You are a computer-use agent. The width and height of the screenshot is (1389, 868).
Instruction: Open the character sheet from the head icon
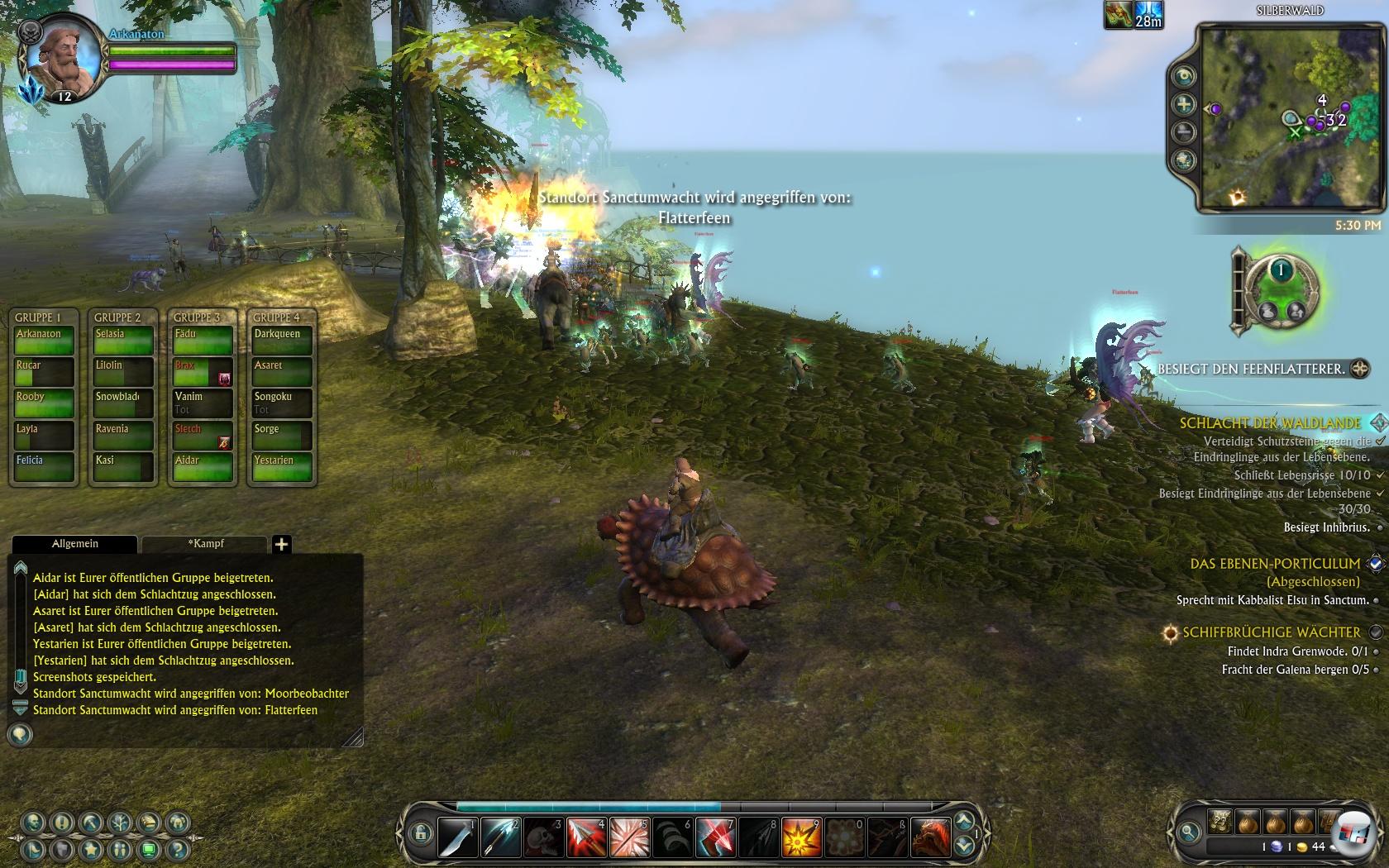click(34, 823)
